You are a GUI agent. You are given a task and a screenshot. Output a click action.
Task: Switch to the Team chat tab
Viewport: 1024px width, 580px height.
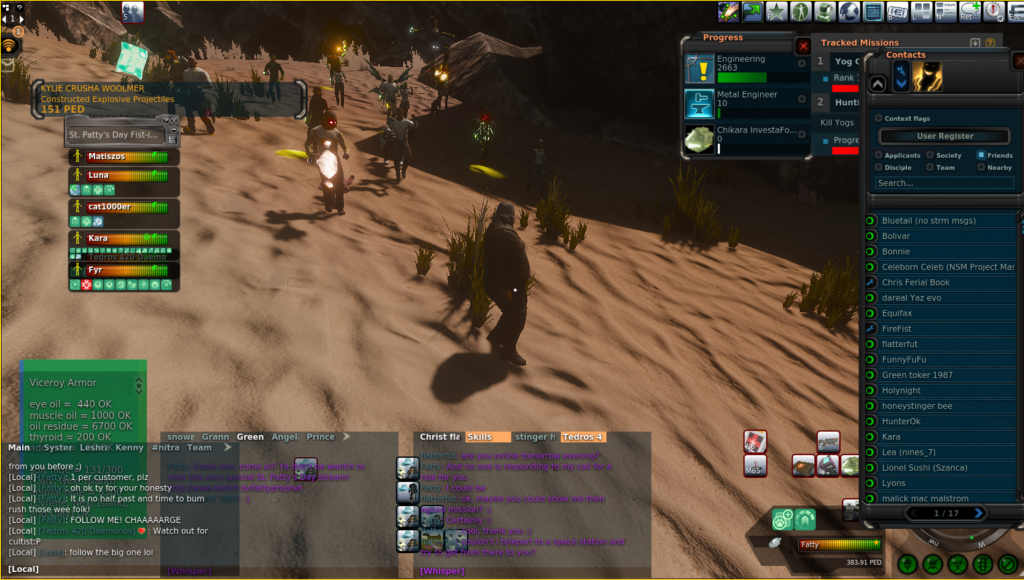pos(199,448)
